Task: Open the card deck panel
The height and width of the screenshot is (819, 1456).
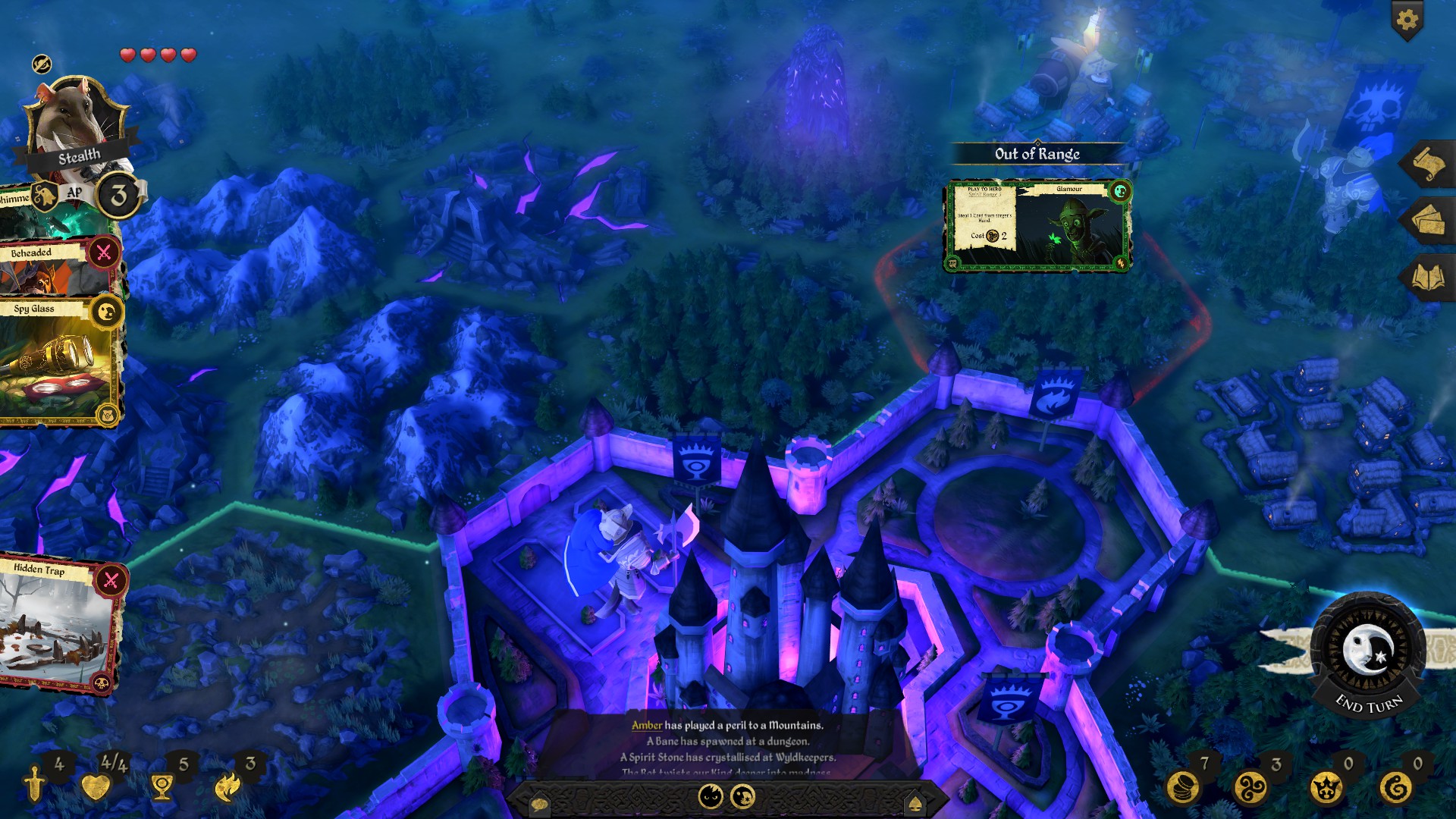Action: pyautogui.click(x=1427, y=221)
